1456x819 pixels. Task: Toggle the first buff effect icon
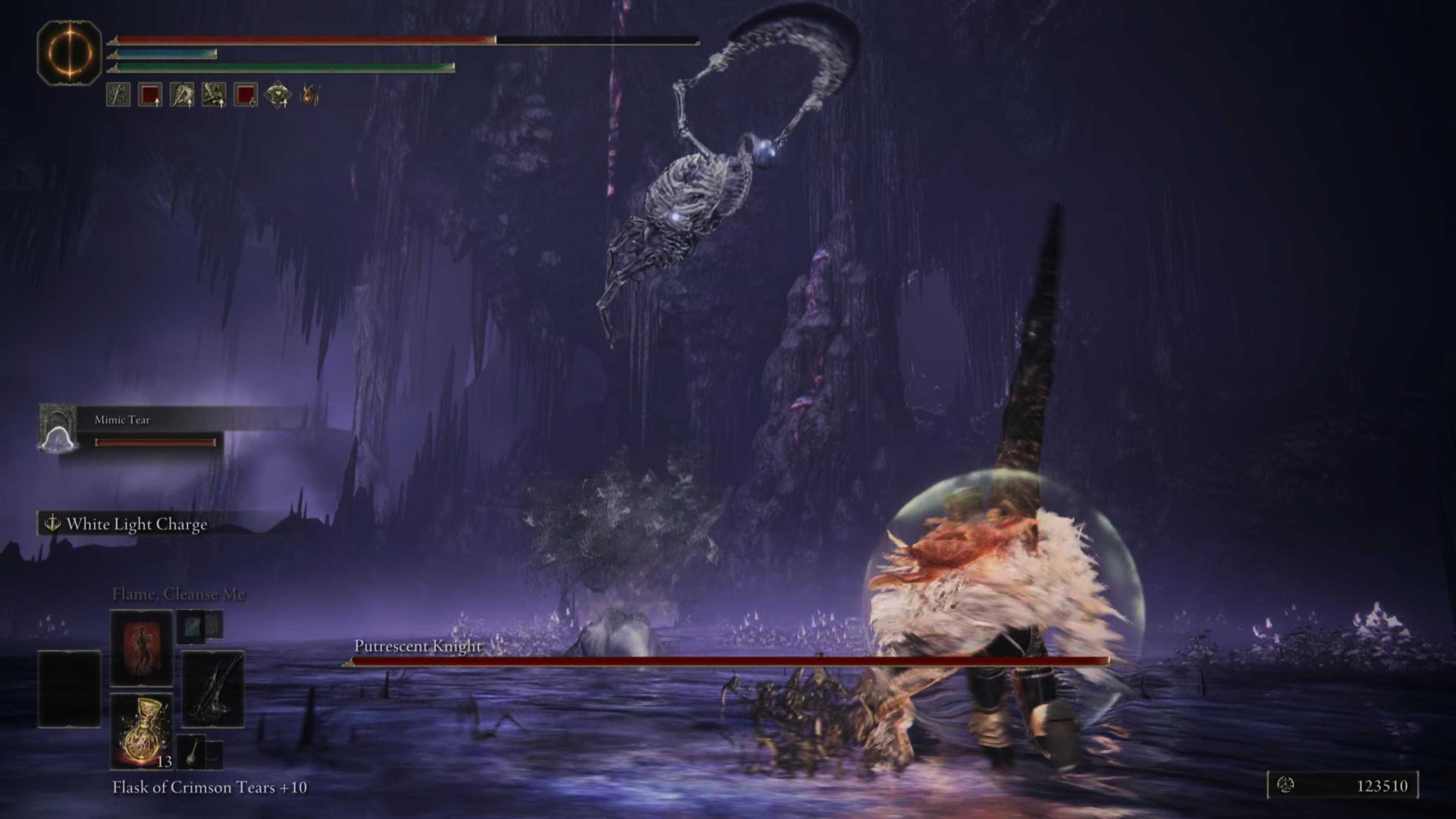click(x=118, y=95)
